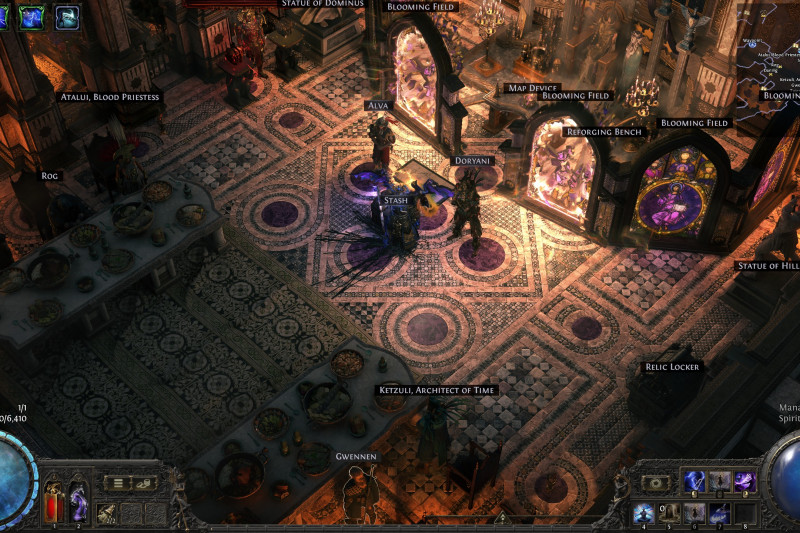
Task: Activate the meditating figure skill in slot 4
Action: coord(645,513)
